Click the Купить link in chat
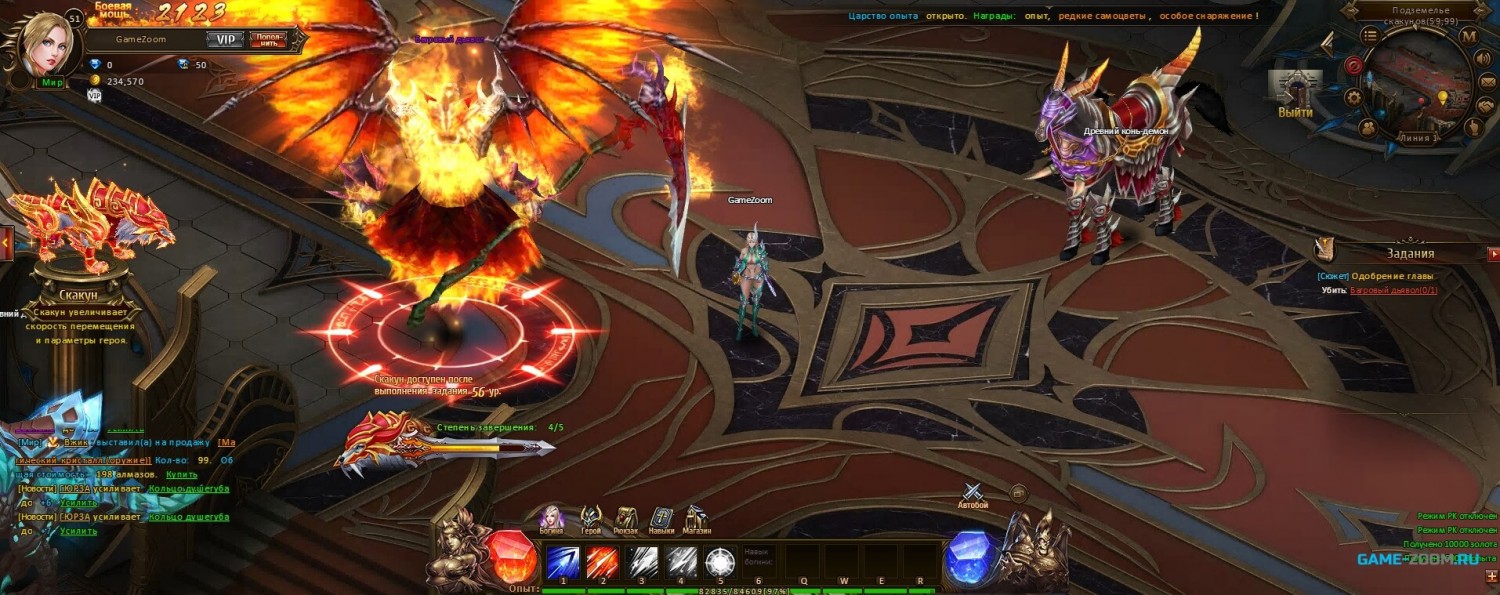Viewport: 1500px width, 595px height. coord(181,474)
